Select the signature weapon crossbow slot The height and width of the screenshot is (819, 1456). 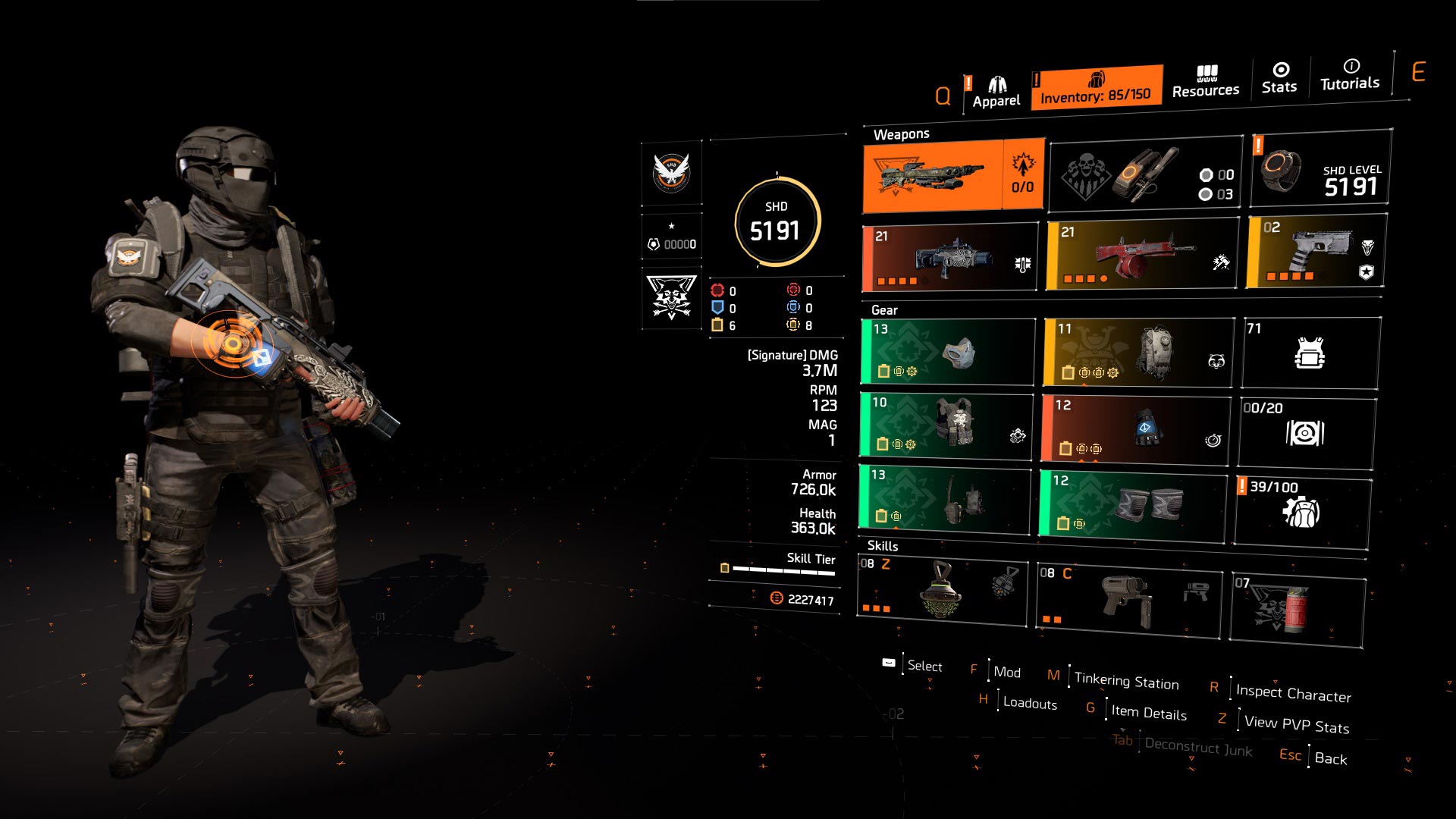click(953, 176)
